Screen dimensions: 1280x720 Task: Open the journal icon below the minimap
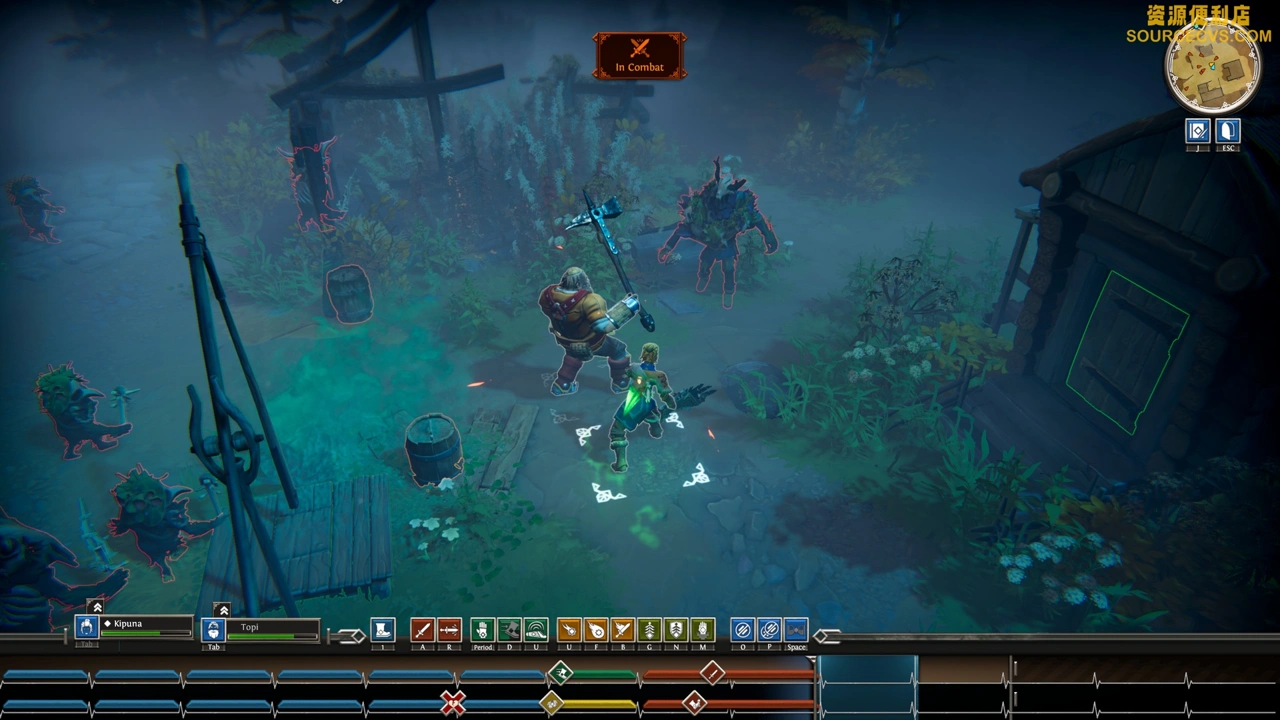pos(1198,131)
